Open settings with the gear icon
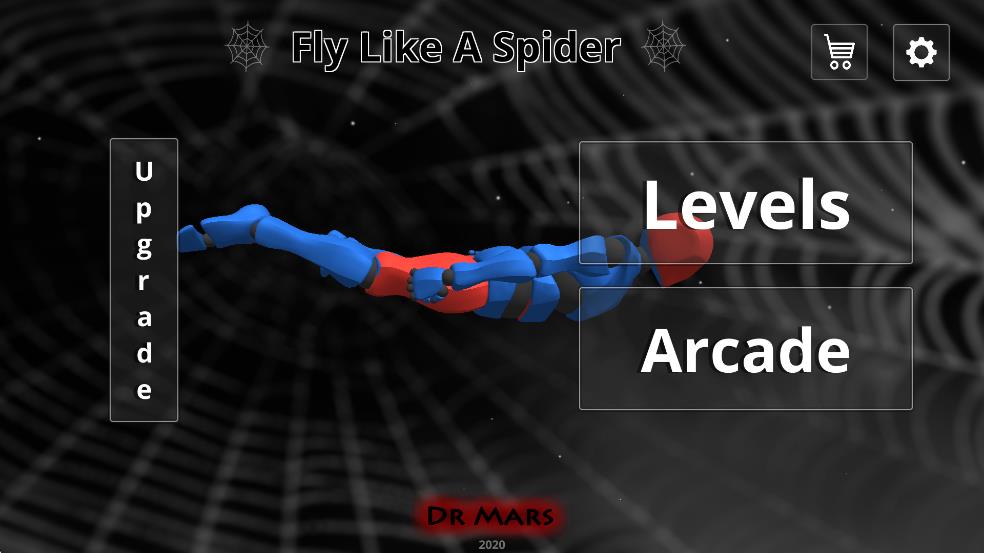This screenshot has height=553, width=984. point(921,52)
